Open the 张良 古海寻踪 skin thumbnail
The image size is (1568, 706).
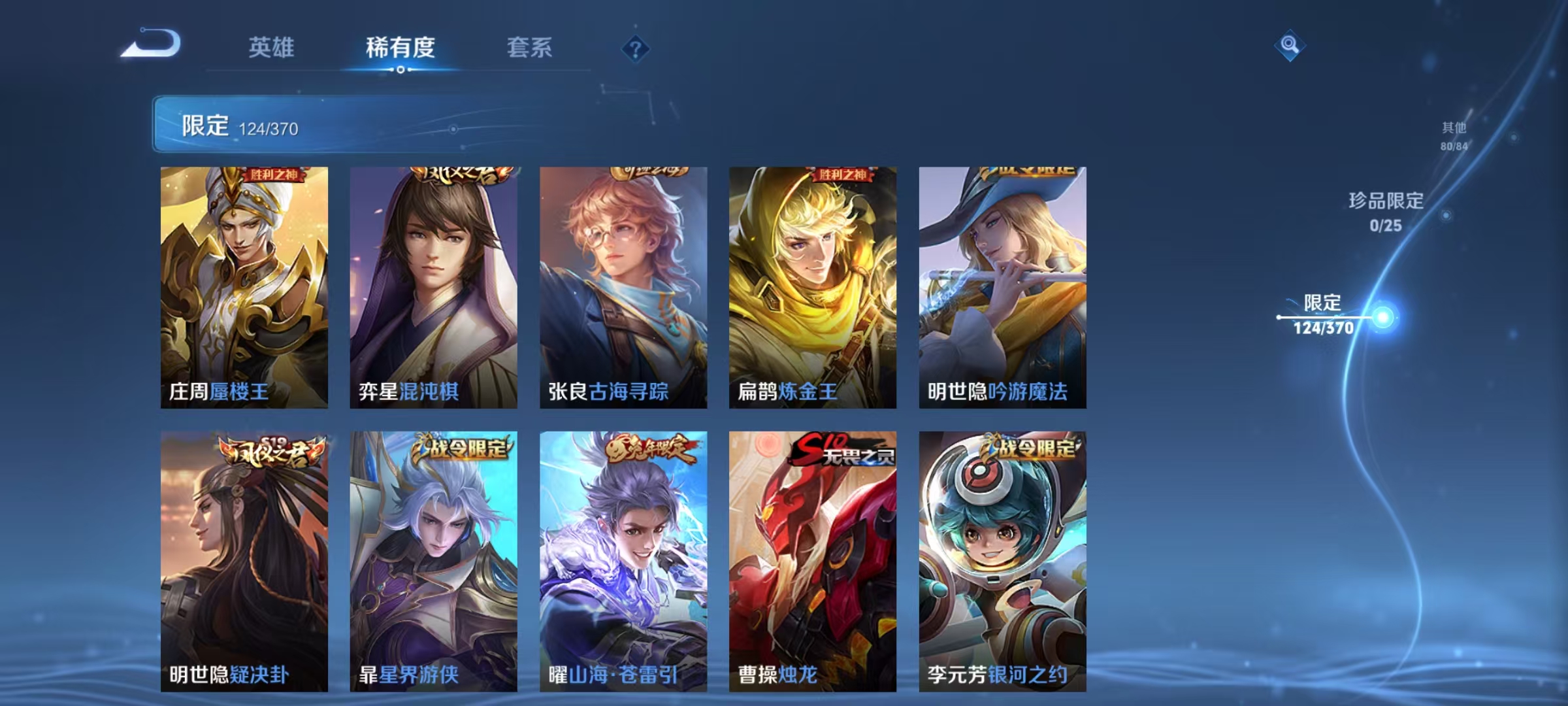(623, 288)
